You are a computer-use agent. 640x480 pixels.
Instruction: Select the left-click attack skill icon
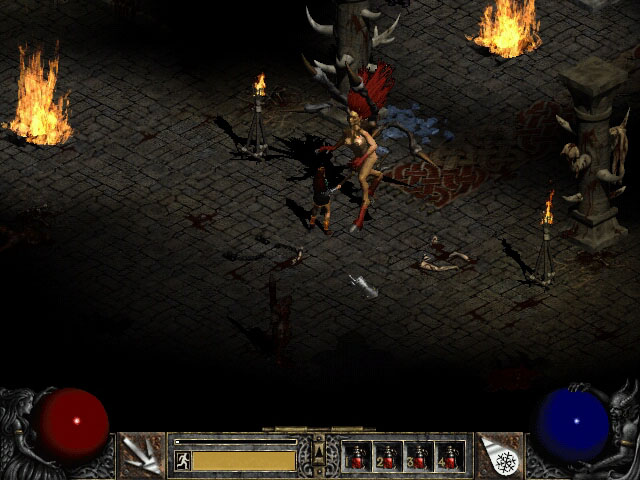click(140, 455)
